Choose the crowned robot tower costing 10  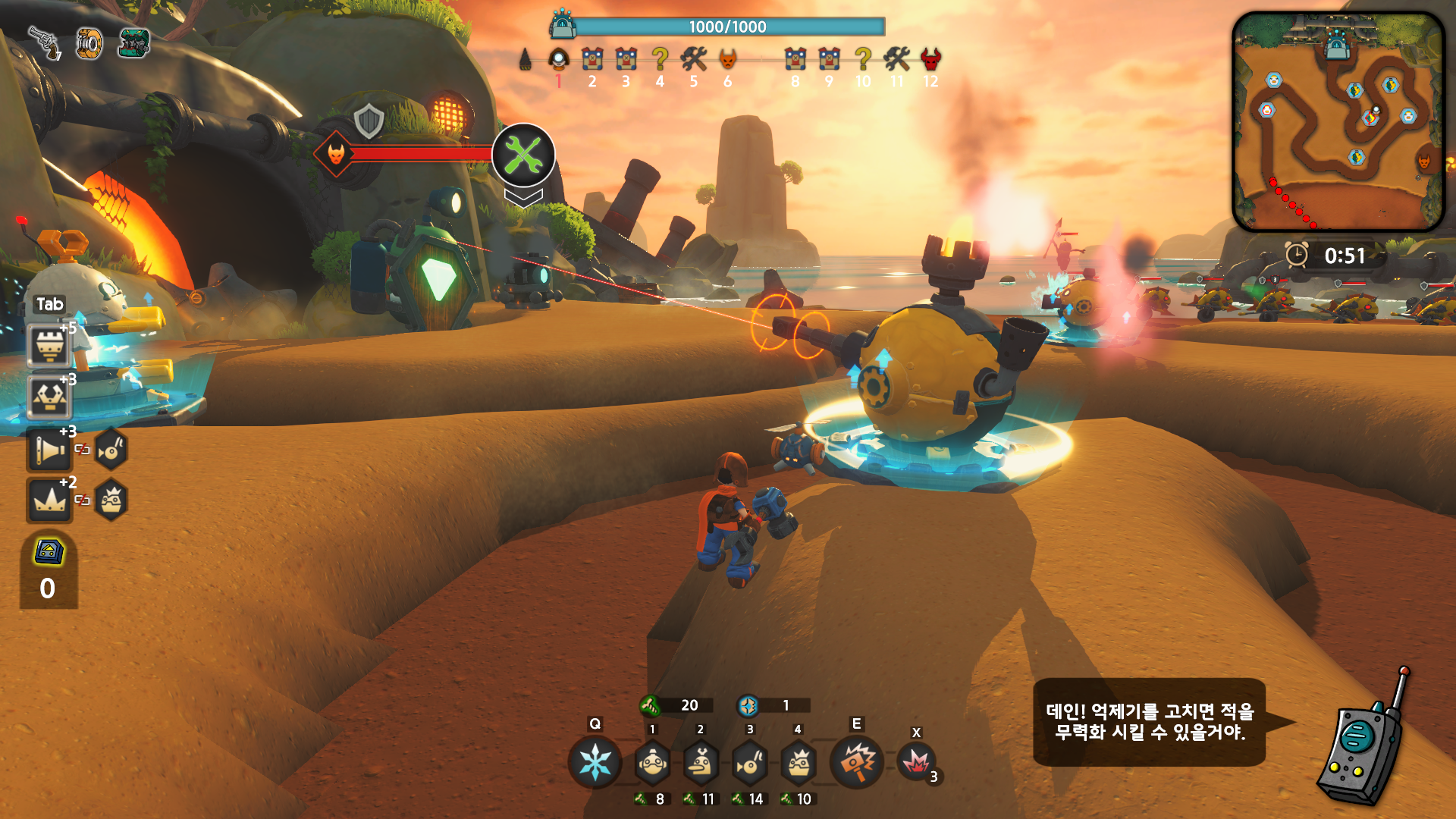(x=799, y=763)
